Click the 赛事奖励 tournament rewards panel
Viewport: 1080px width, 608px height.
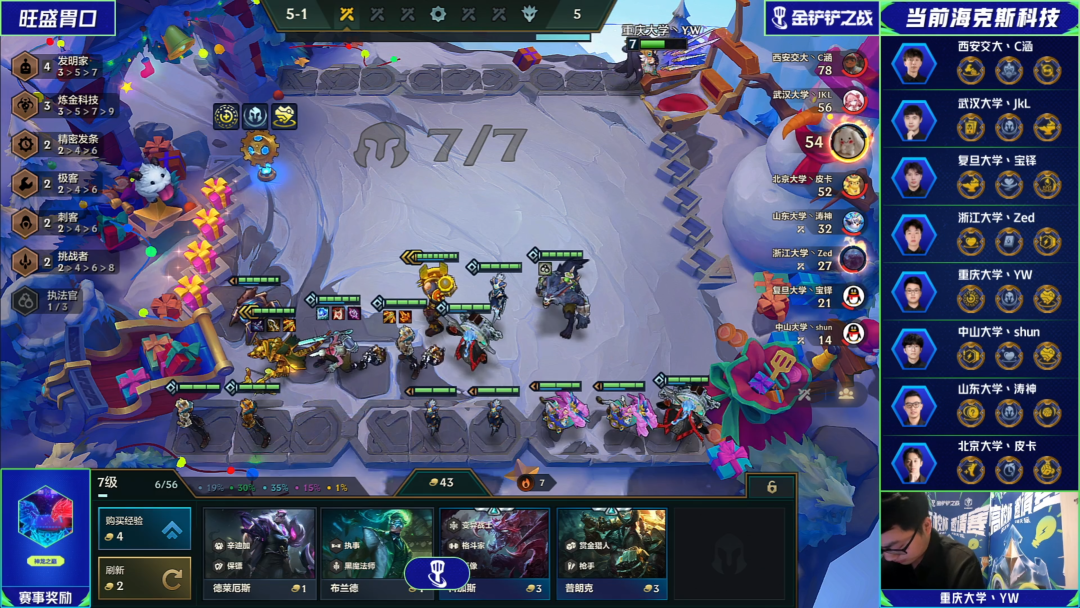[x=44, y=530]
